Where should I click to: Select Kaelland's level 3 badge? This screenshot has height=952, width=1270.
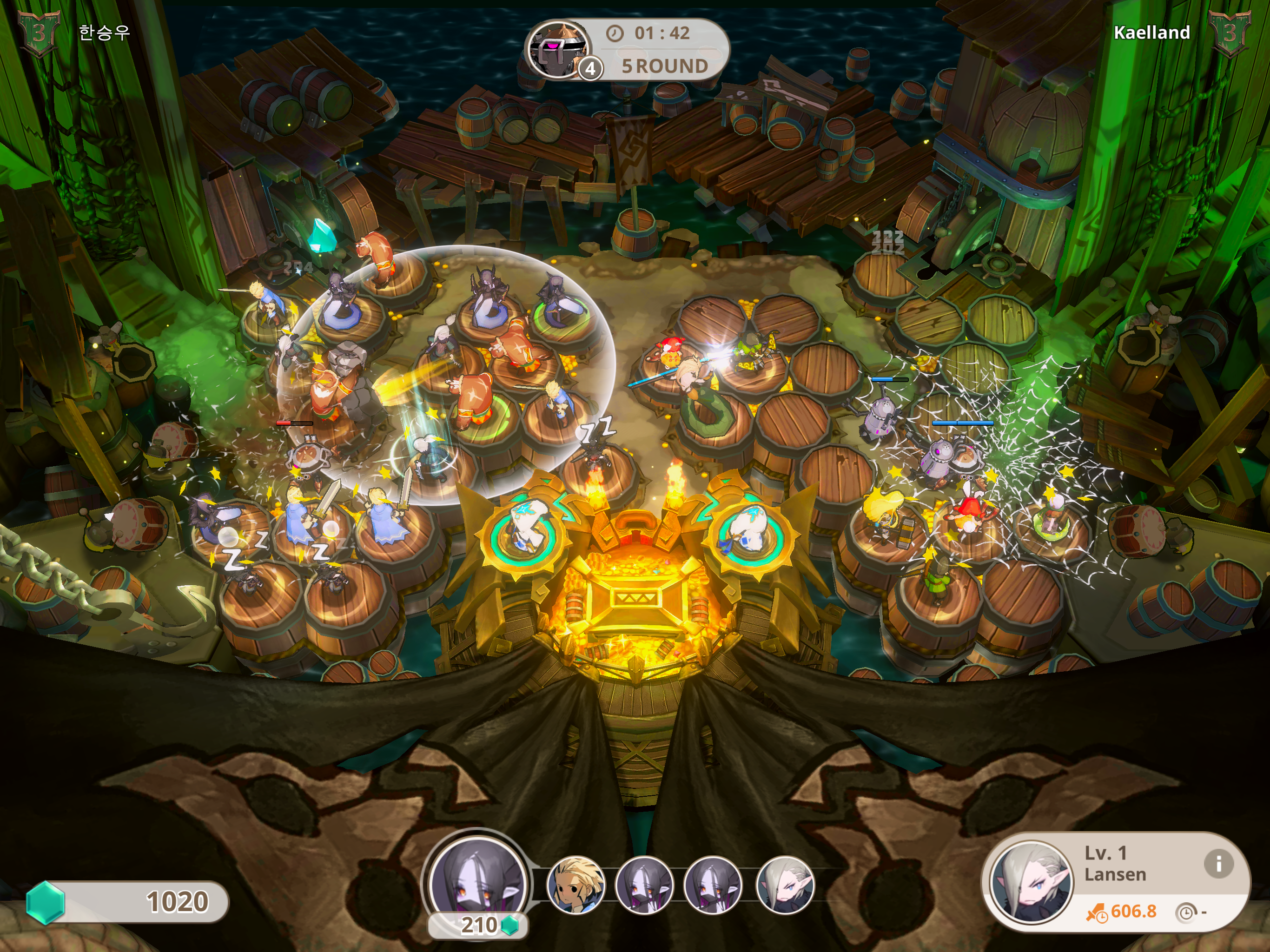pyautogui.click(x=1230, y=33)
